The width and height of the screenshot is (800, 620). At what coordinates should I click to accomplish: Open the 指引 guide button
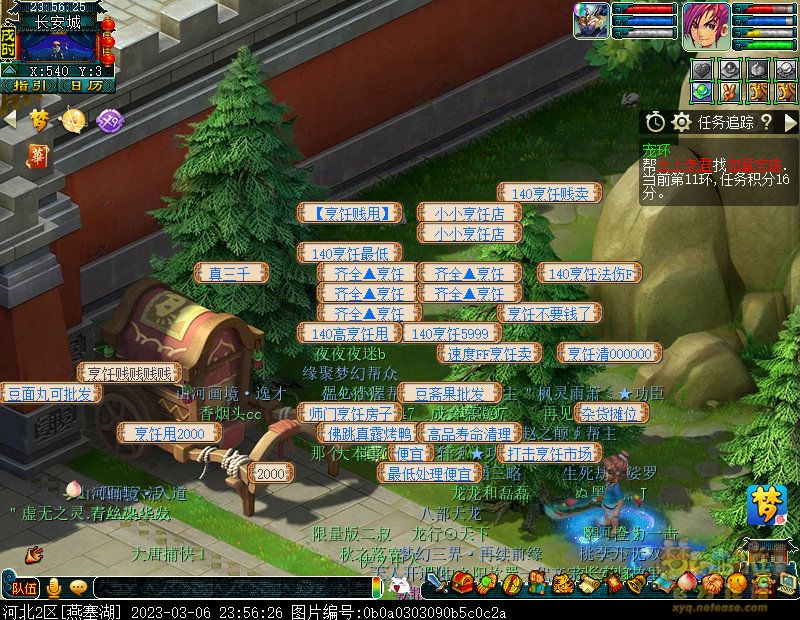click(x=29, y=86)
